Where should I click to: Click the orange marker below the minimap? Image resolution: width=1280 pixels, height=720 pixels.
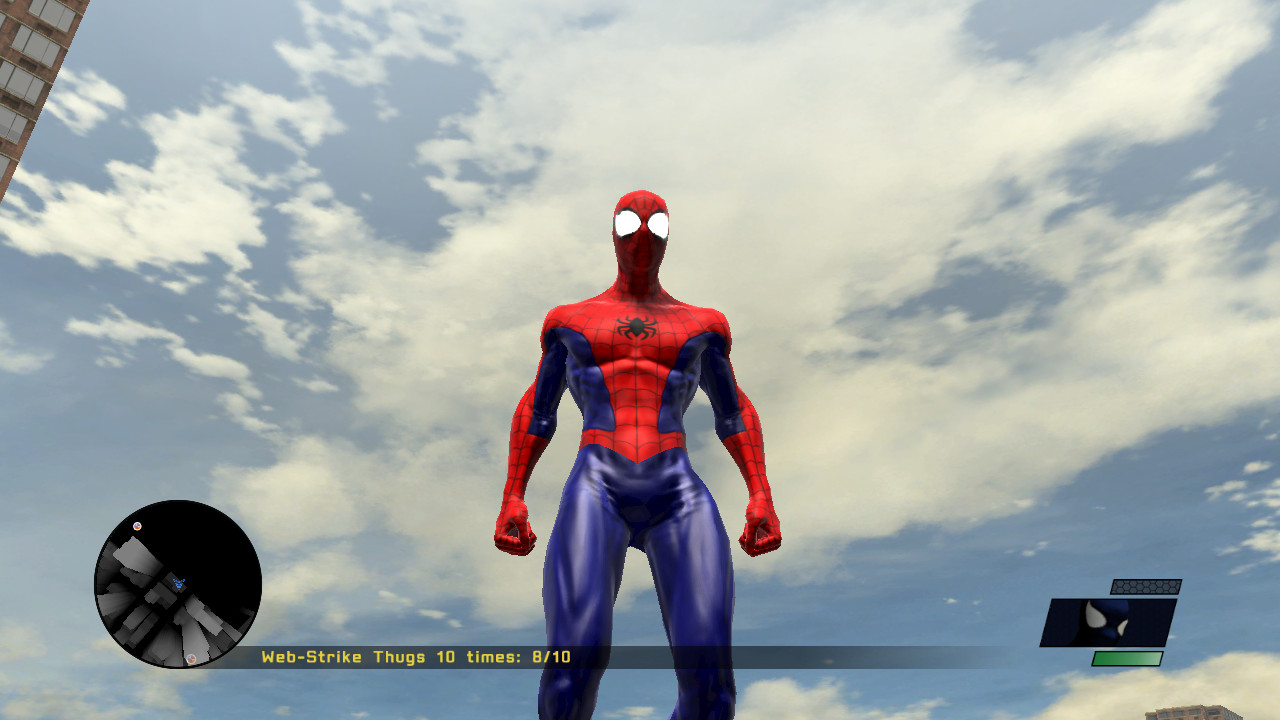191,658
